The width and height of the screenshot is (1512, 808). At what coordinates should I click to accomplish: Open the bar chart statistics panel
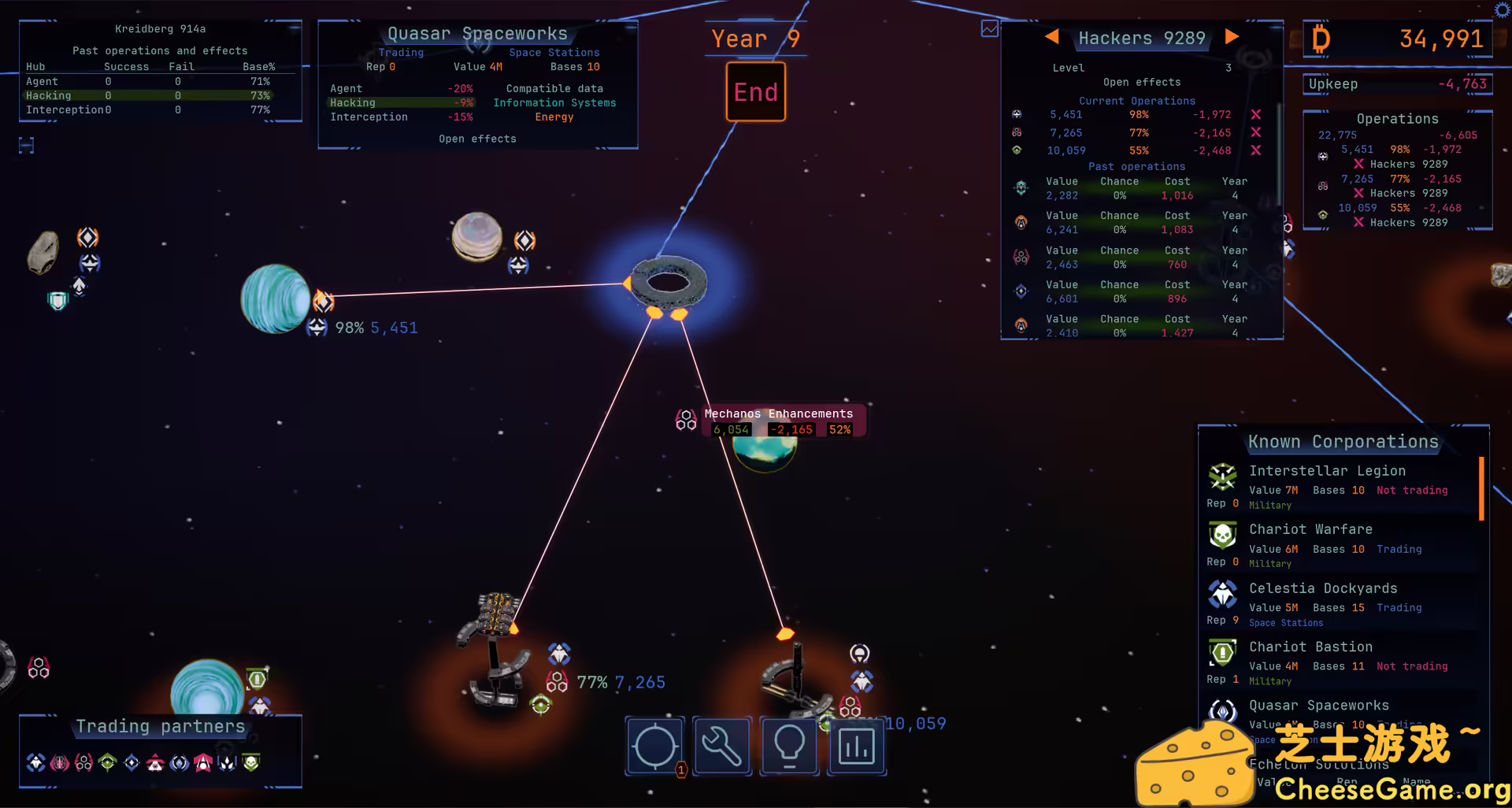coord(857,746)
